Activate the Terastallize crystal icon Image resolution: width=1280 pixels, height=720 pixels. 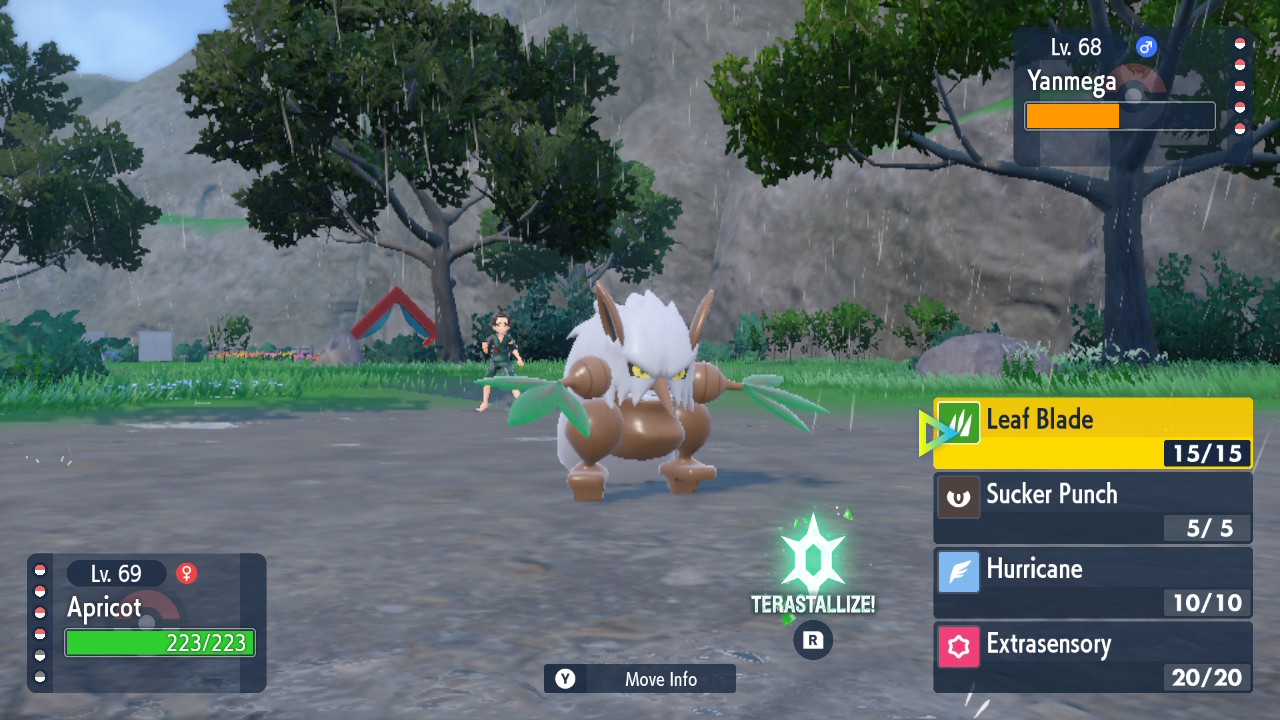pos(812,555)
